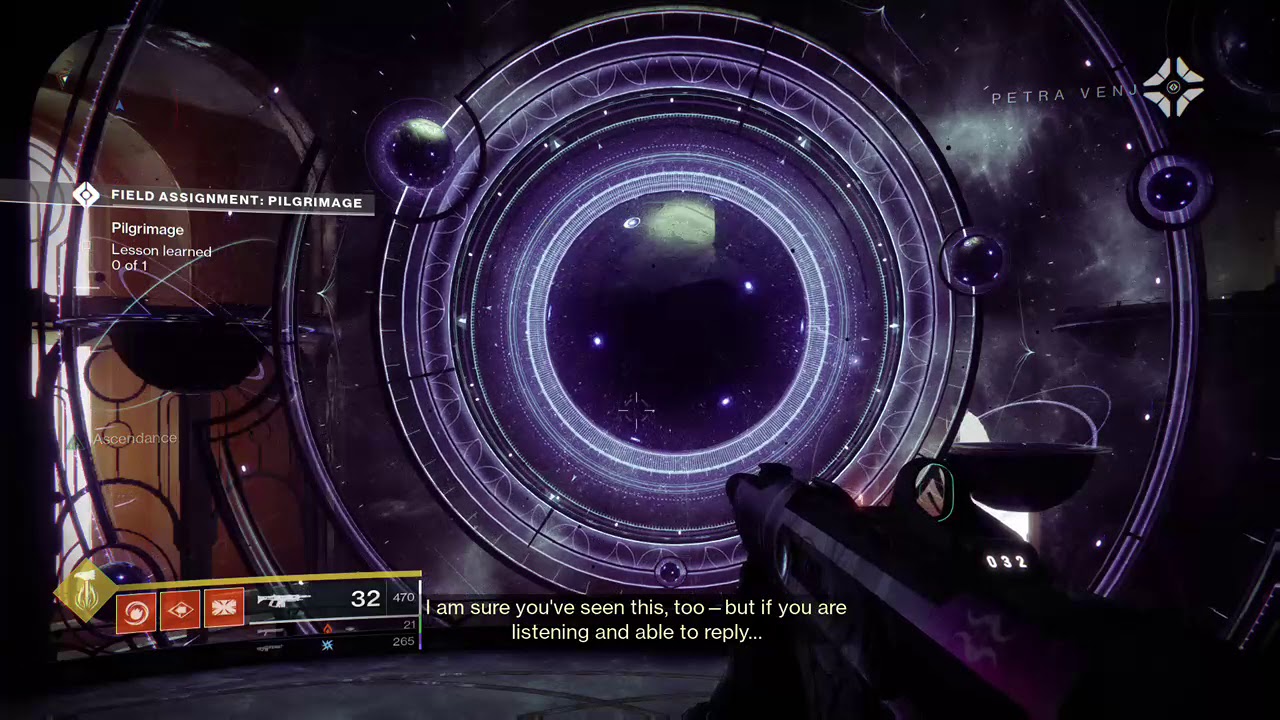Select the Field Assignment: Pilgrimage objective tracker

[x=236, y=201]
